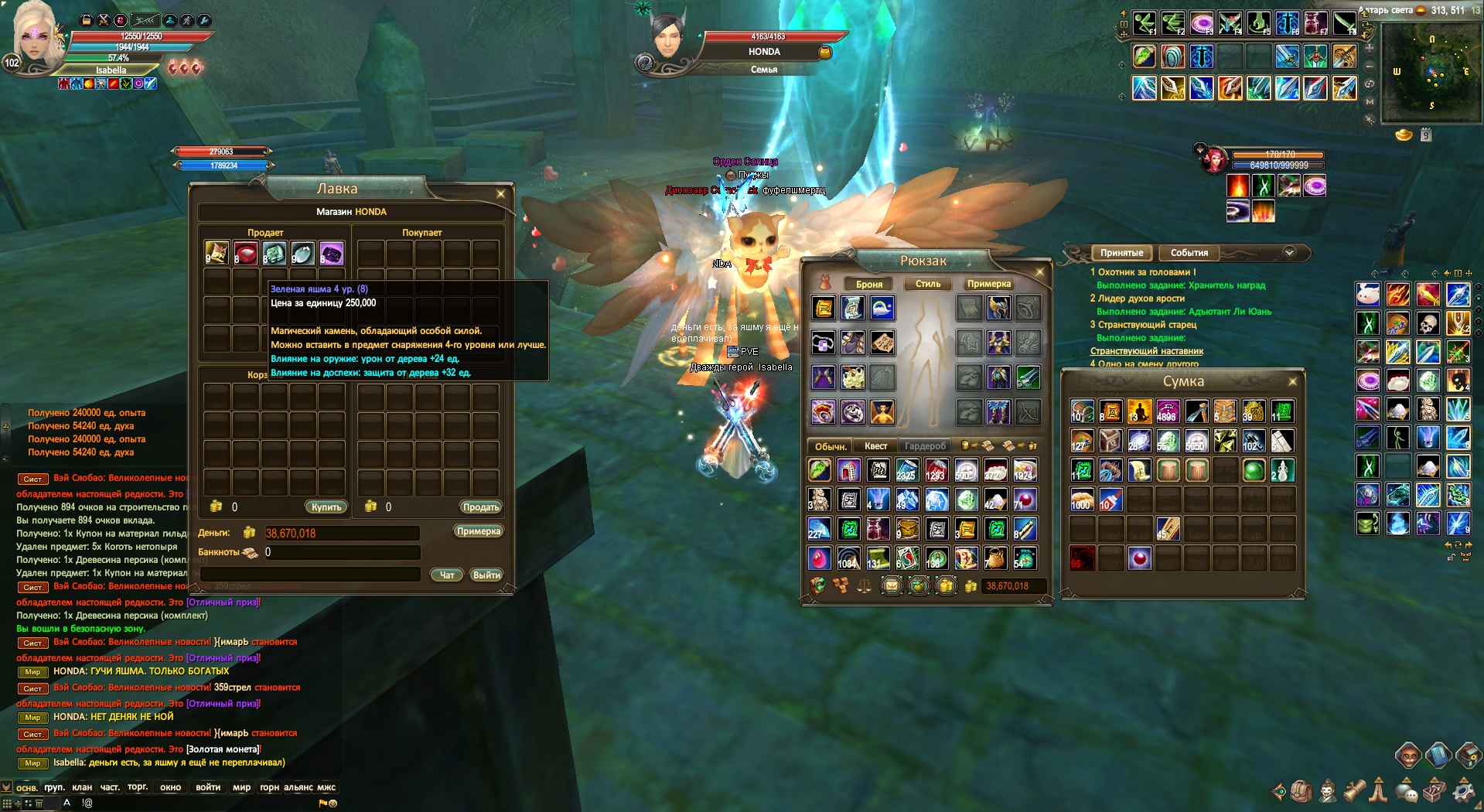Close the Сумка bag window

pyautogui.click(x=1292, y=382)
